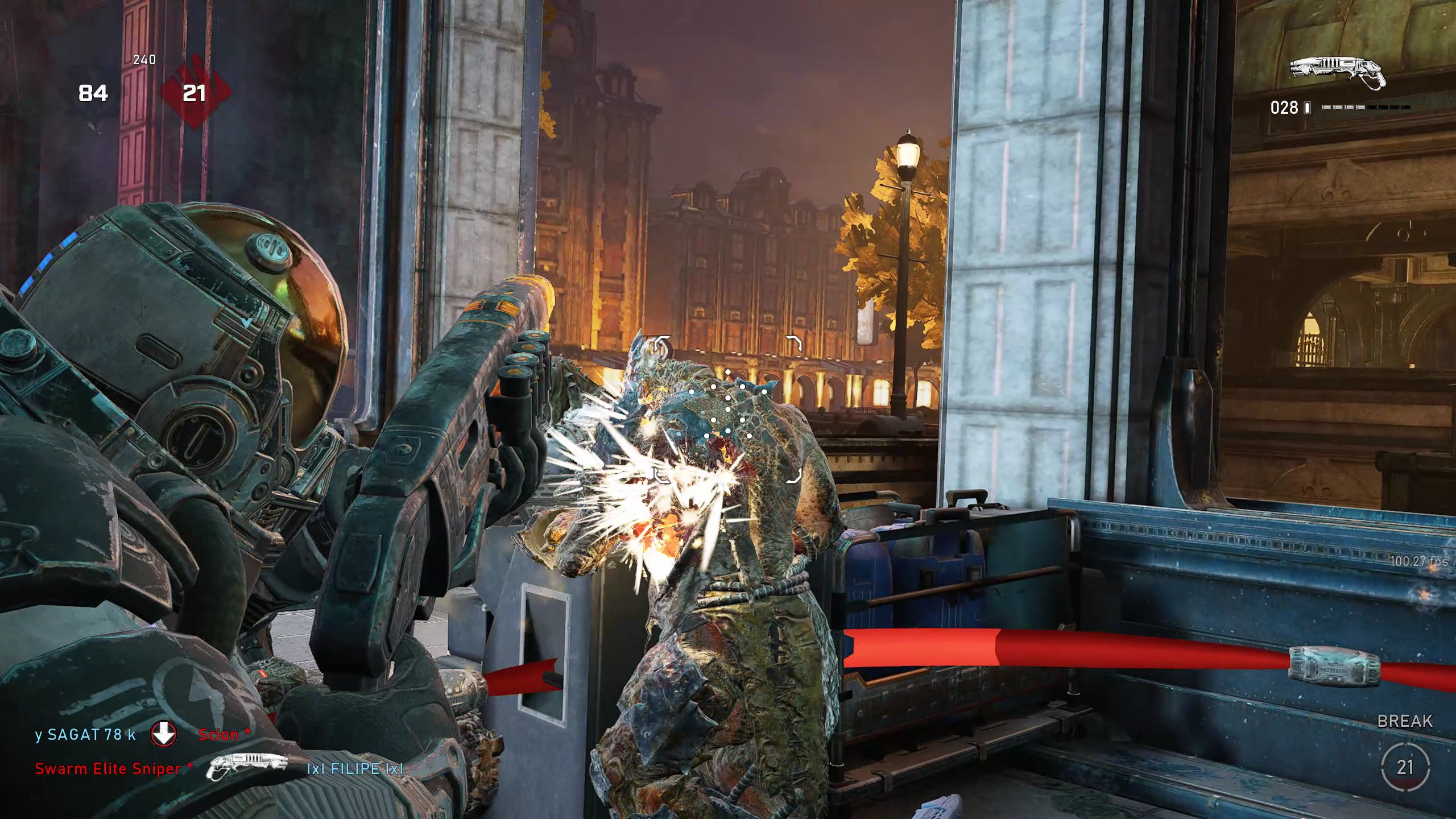The height and width of the screenshot is (819, 1456).
Task: Click the wave 21 circle indicator
Action: 1405,767
